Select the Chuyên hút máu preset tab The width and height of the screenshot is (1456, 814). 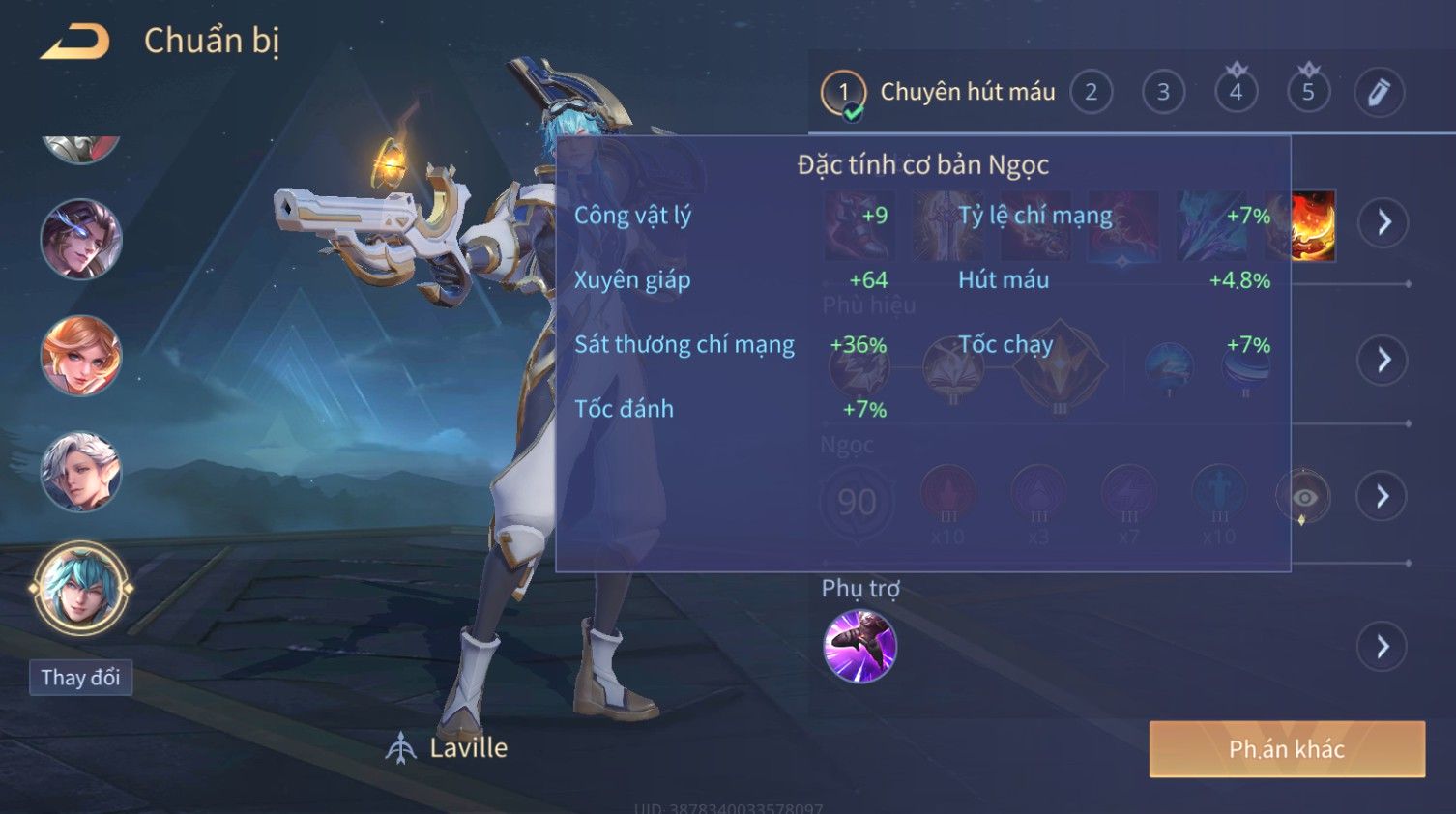click(x=938, y=93)
